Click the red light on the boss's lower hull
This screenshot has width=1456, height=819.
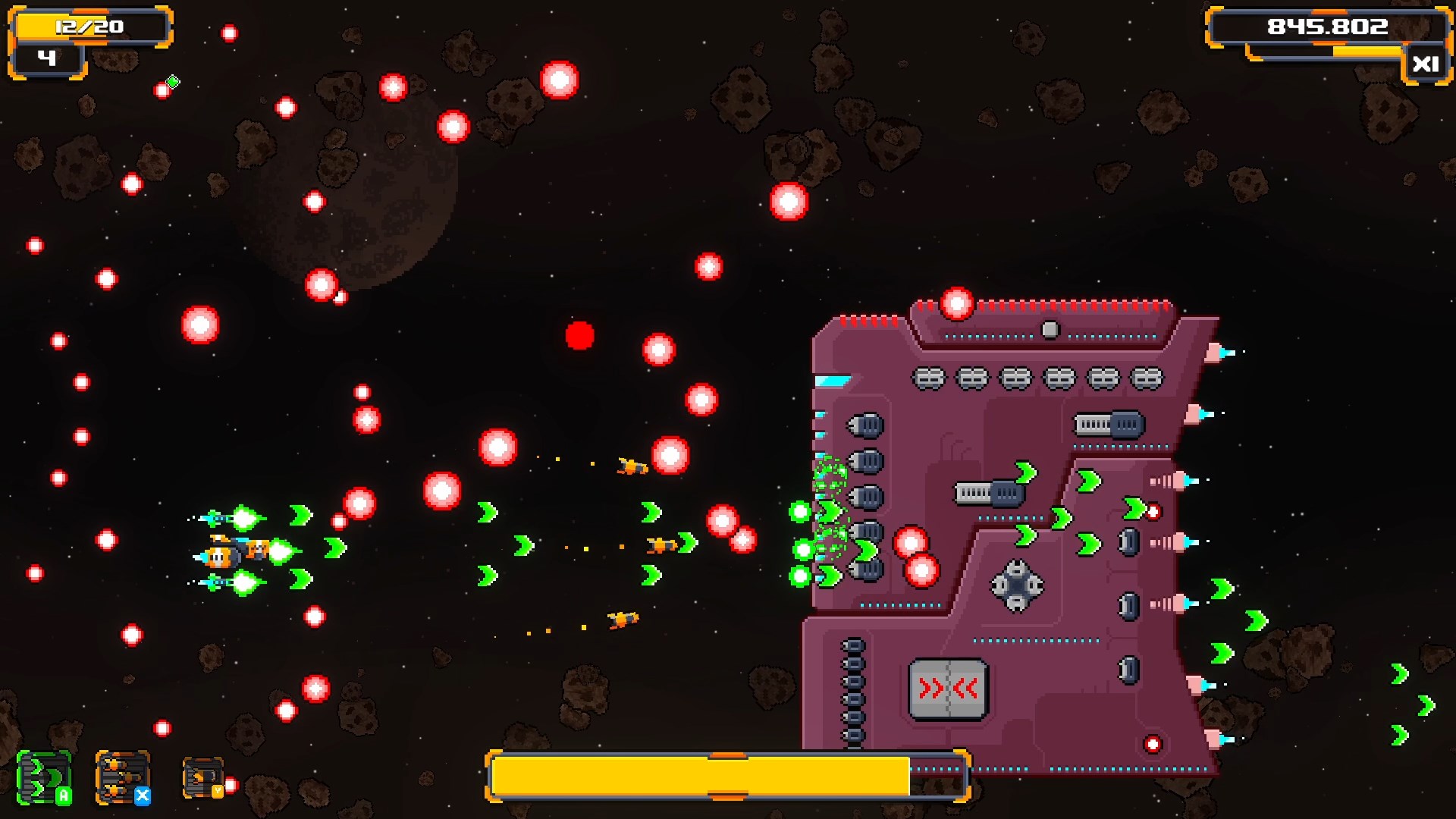coord(1153,745)
